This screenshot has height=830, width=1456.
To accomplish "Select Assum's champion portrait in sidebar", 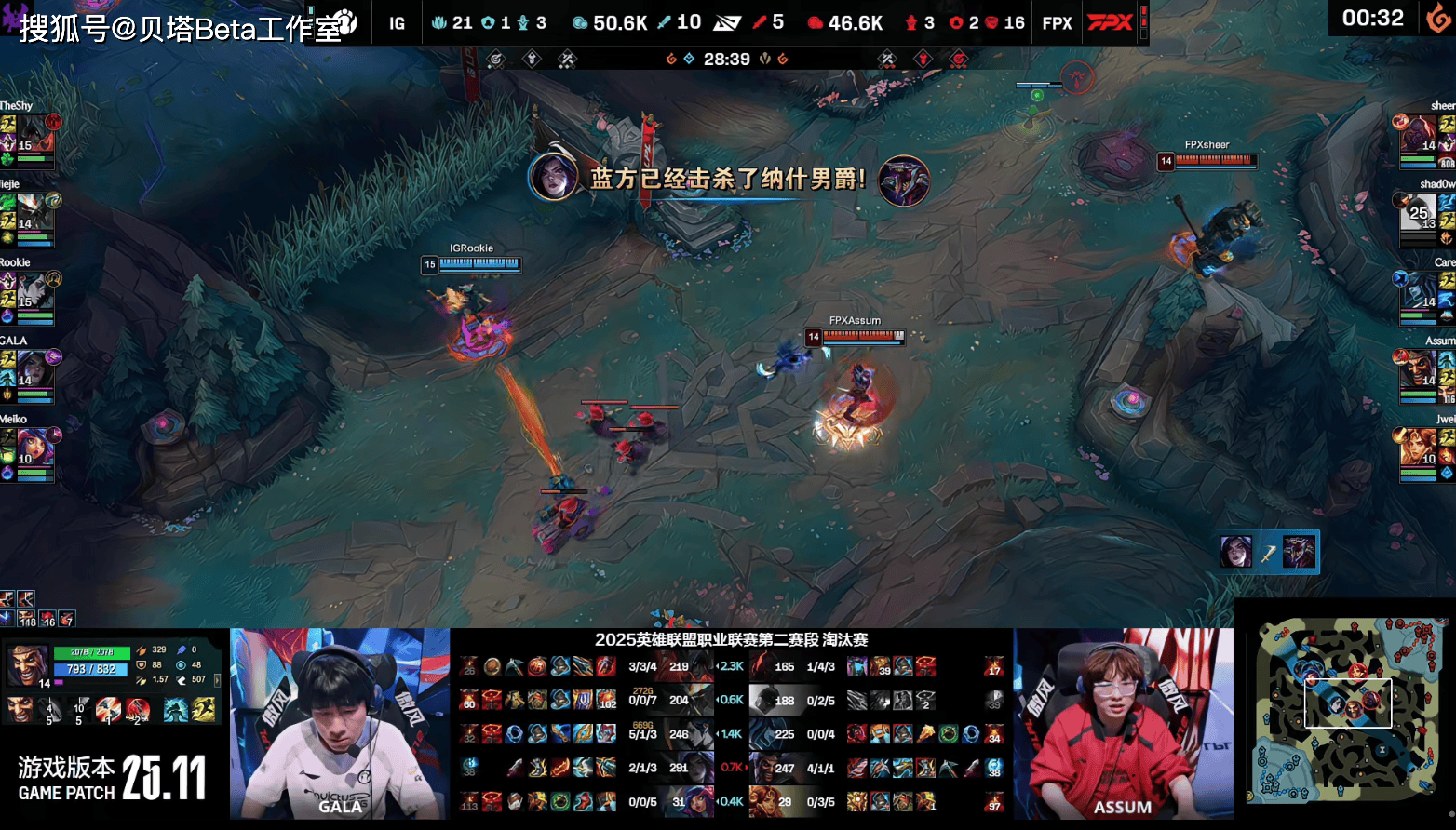I will (x=1421, y=370).
